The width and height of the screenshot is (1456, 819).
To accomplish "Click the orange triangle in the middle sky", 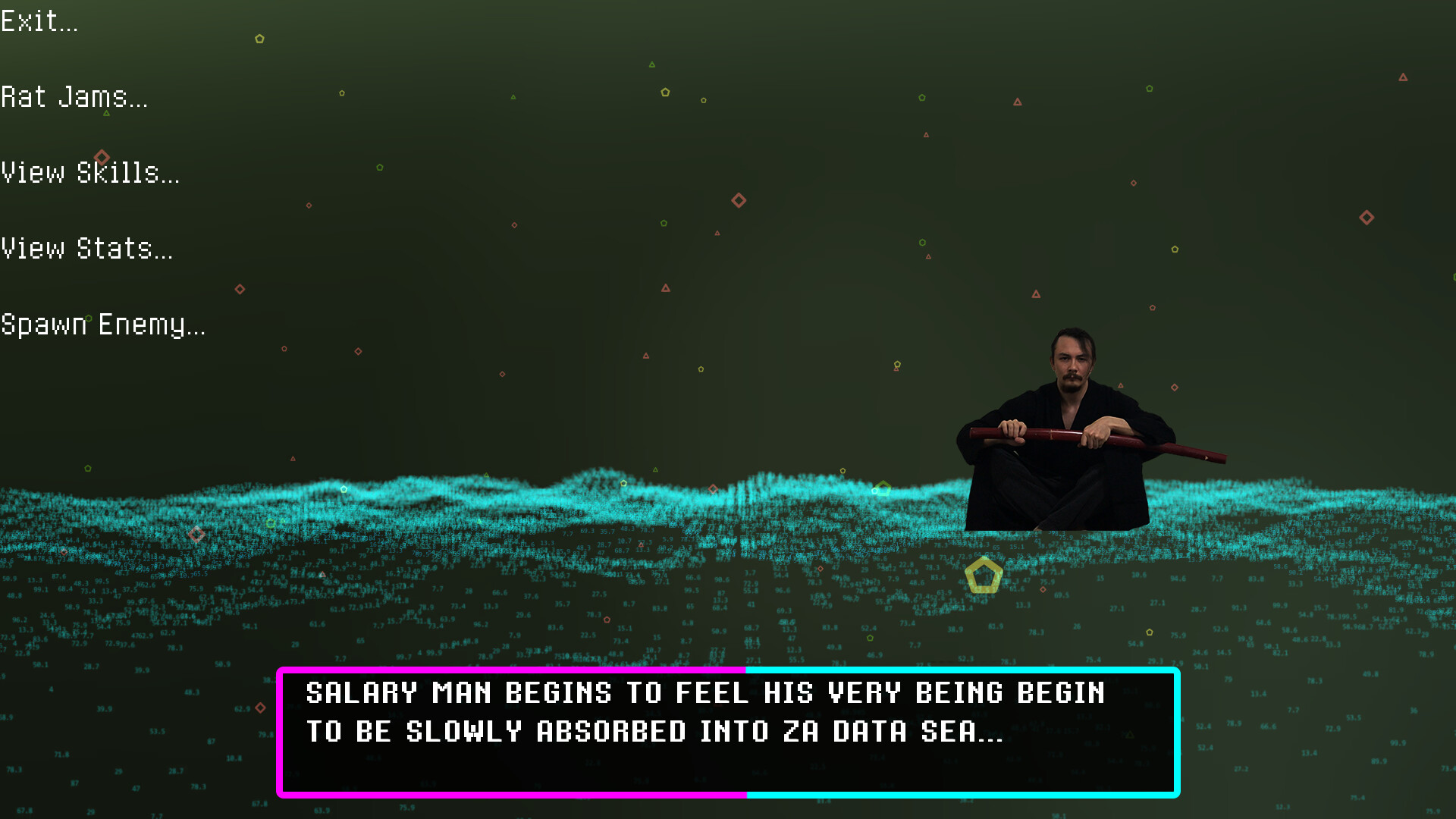I will [665, 288].
